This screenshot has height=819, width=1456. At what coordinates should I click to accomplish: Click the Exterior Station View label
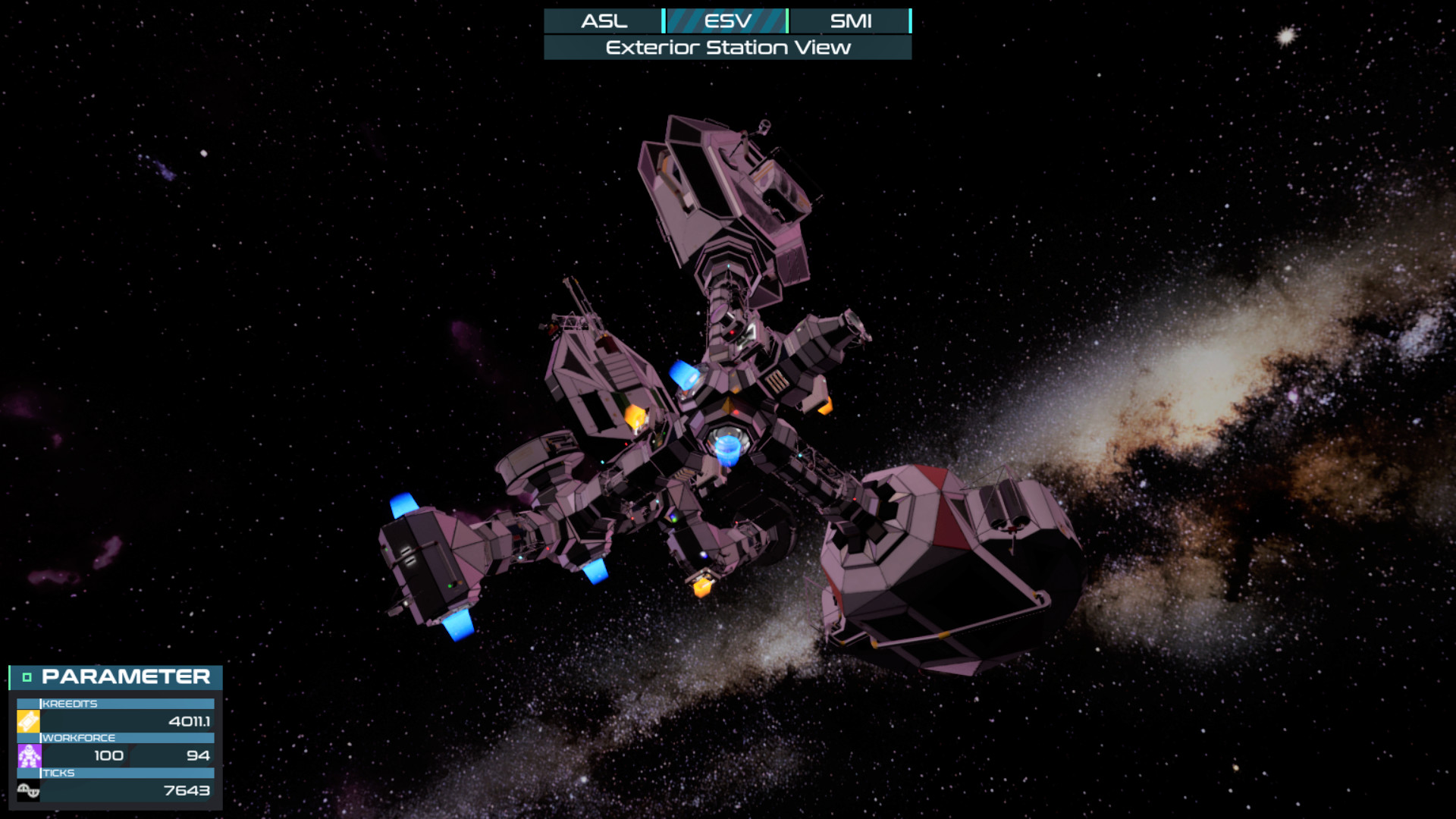(x=726, y=46)
